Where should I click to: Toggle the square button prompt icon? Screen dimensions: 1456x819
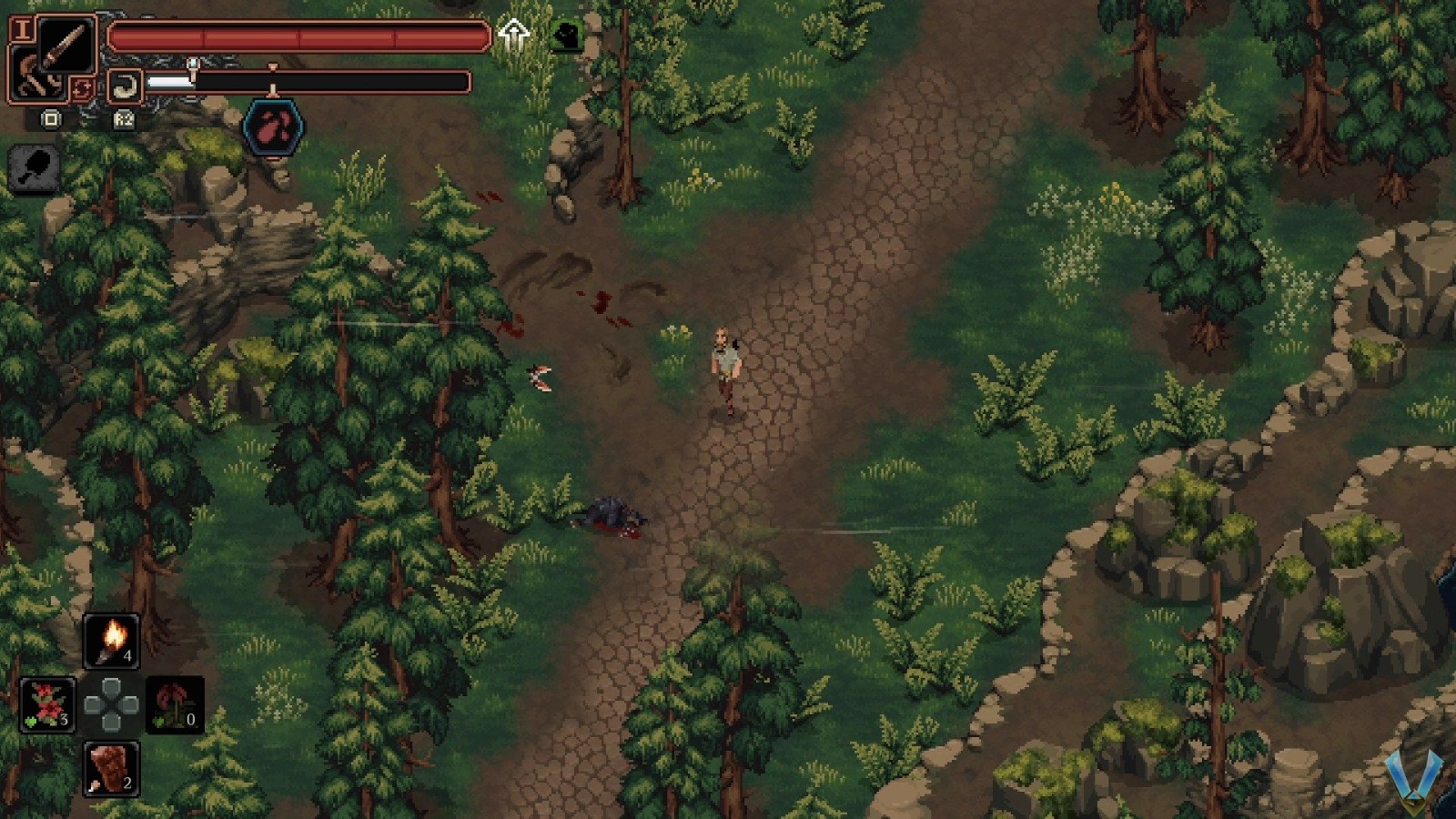coord(52,119)
